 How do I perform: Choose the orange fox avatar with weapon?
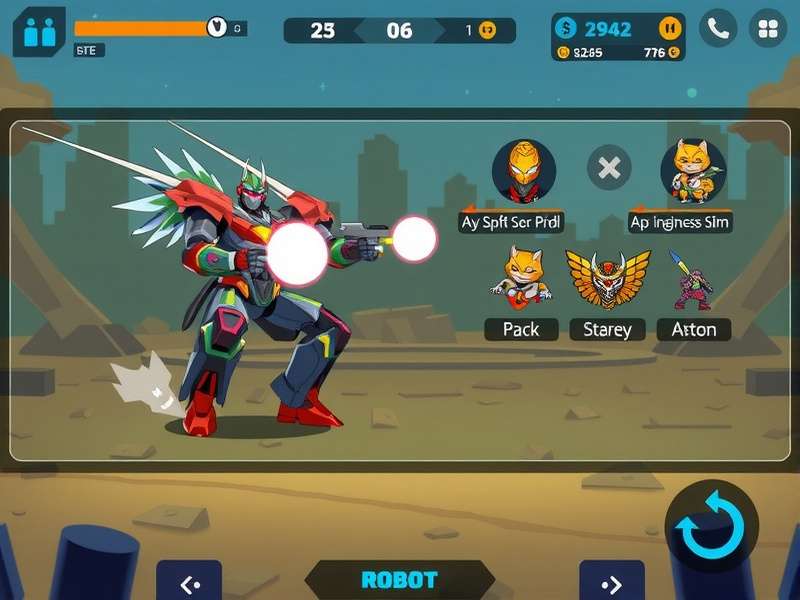click(692, 170)
